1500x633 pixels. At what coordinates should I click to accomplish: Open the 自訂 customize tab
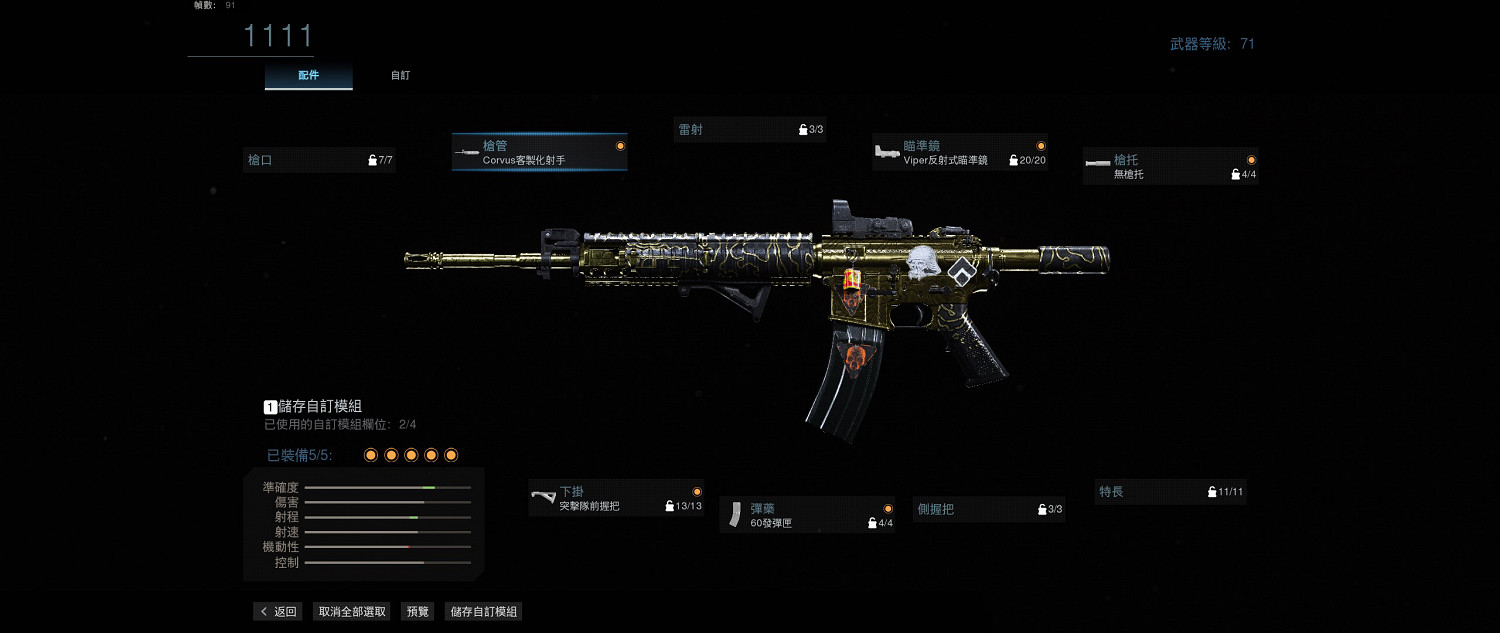400,76
